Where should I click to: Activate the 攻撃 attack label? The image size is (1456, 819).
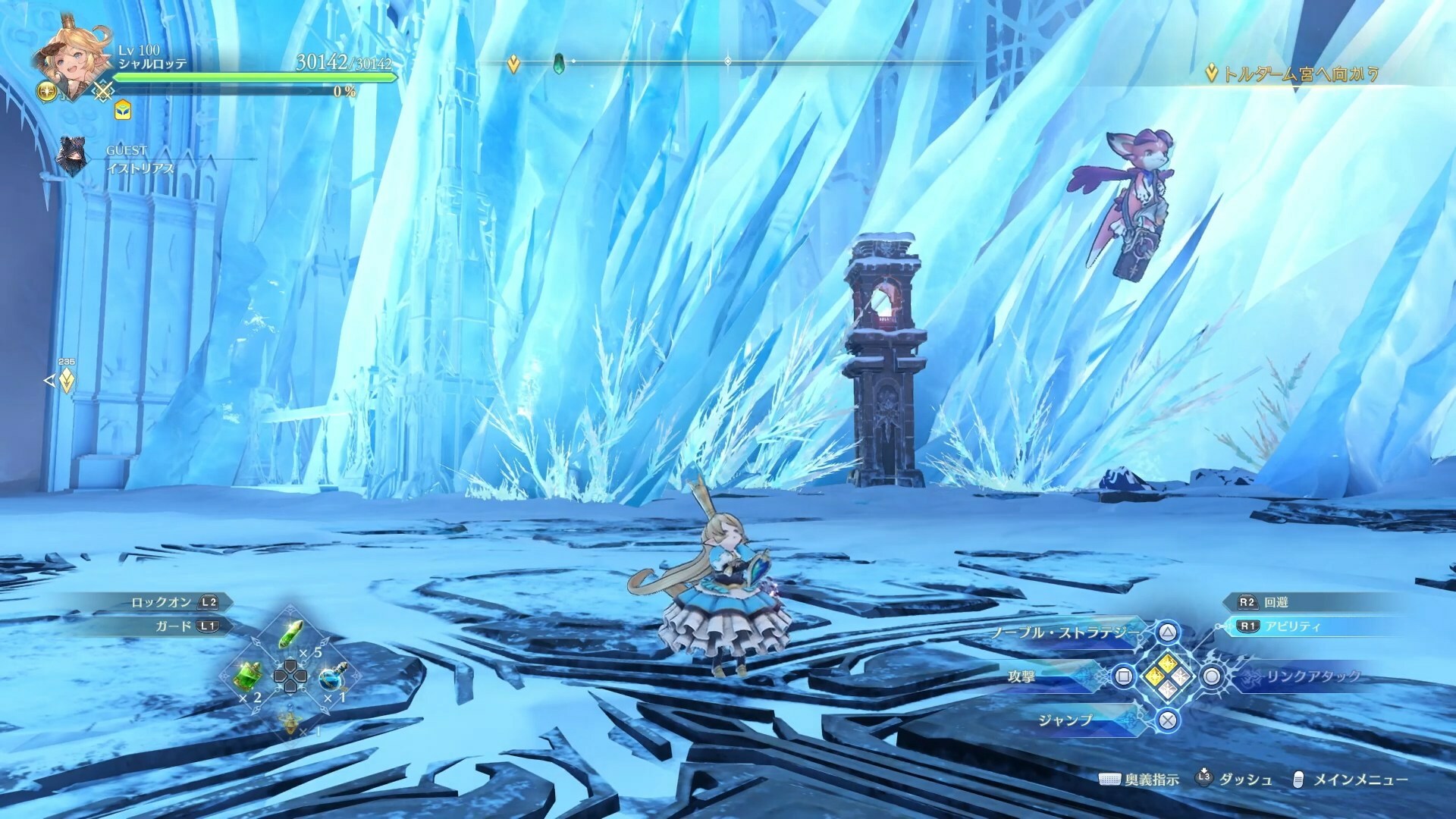tap(1021, 676)
